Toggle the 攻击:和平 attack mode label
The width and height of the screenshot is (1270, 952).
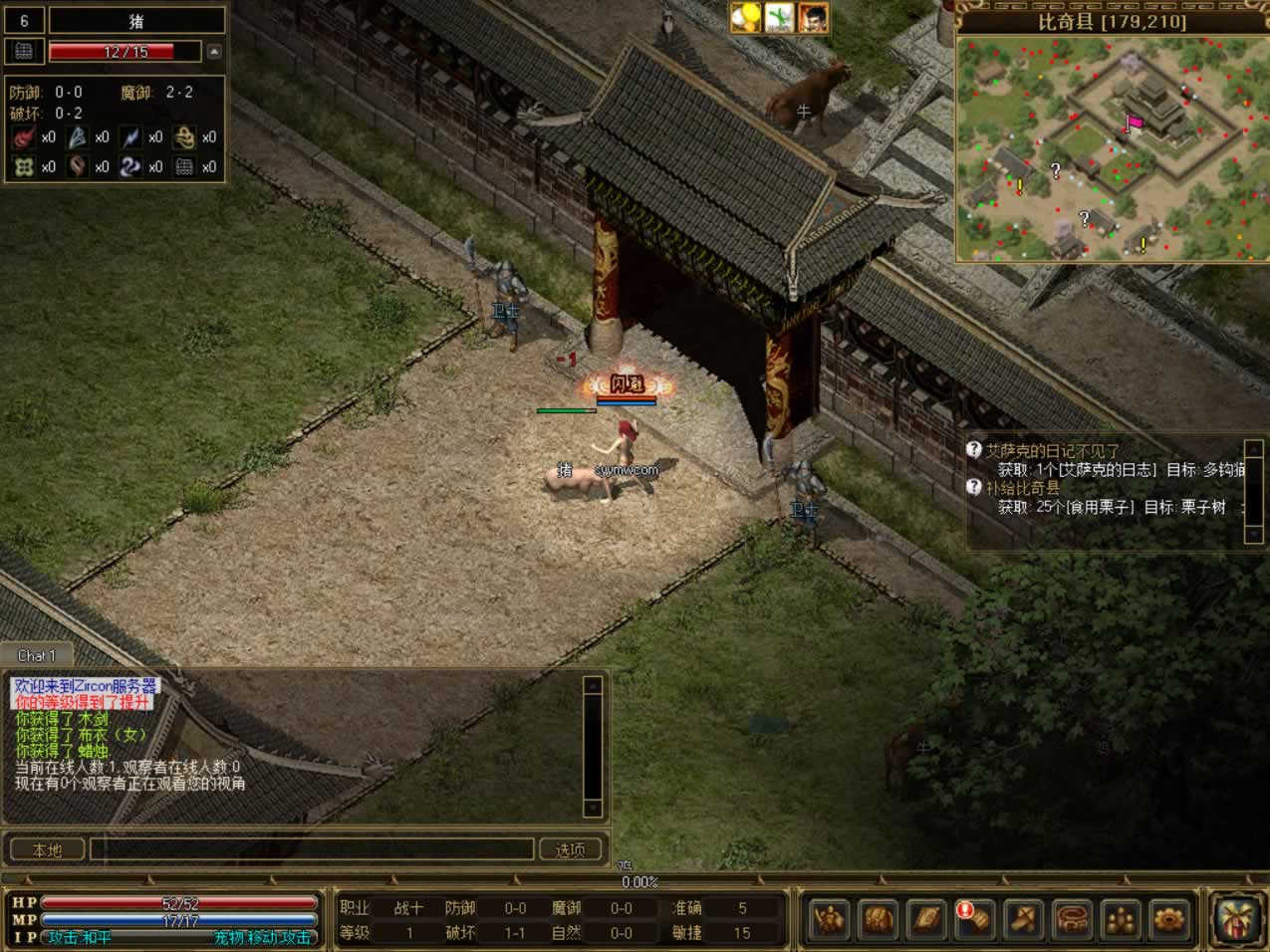click(80, 937)
